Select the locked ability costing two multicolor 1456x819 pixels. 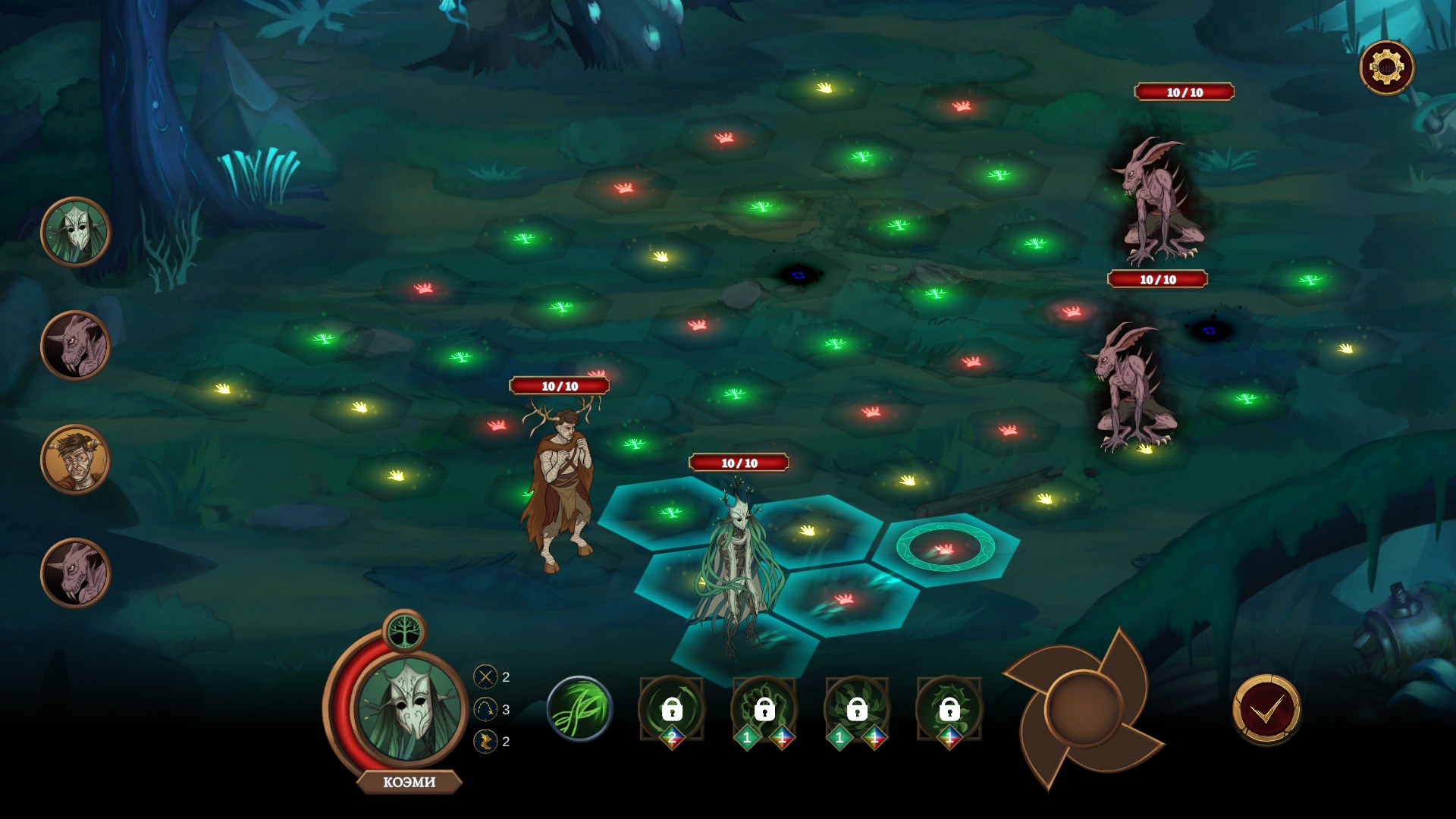coord(672,710)
